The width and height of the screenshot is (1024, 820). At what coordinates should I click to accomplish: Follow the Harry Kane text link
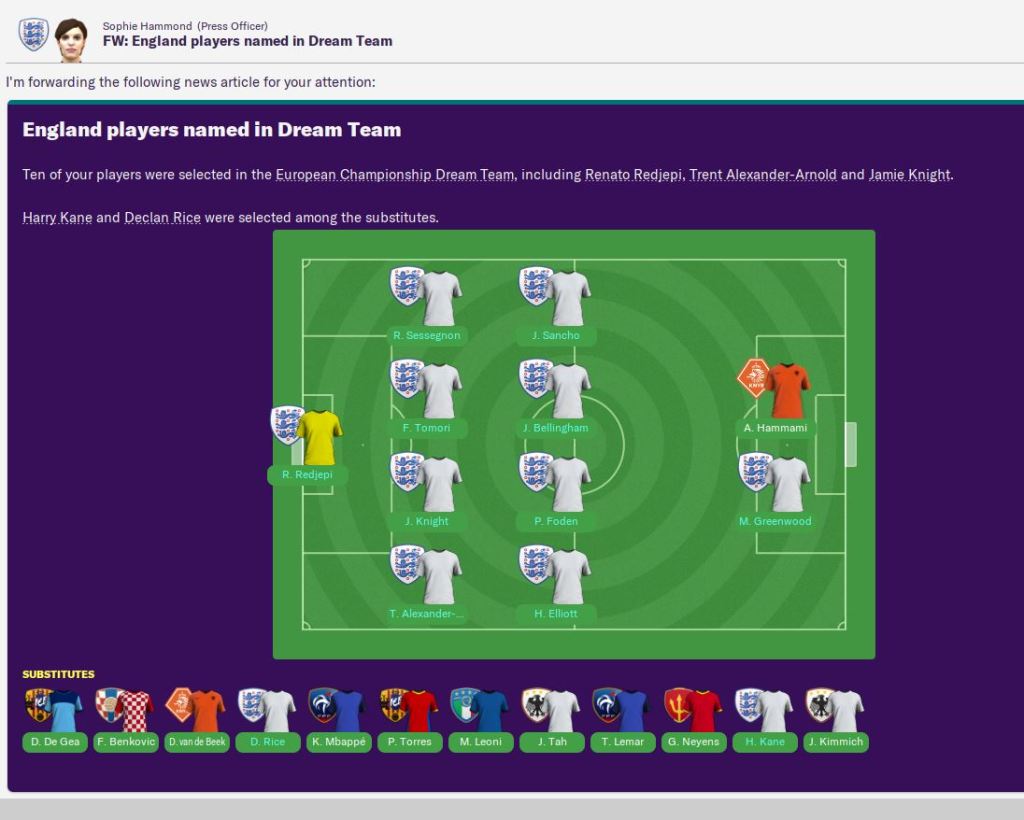(x=57, y=218)
